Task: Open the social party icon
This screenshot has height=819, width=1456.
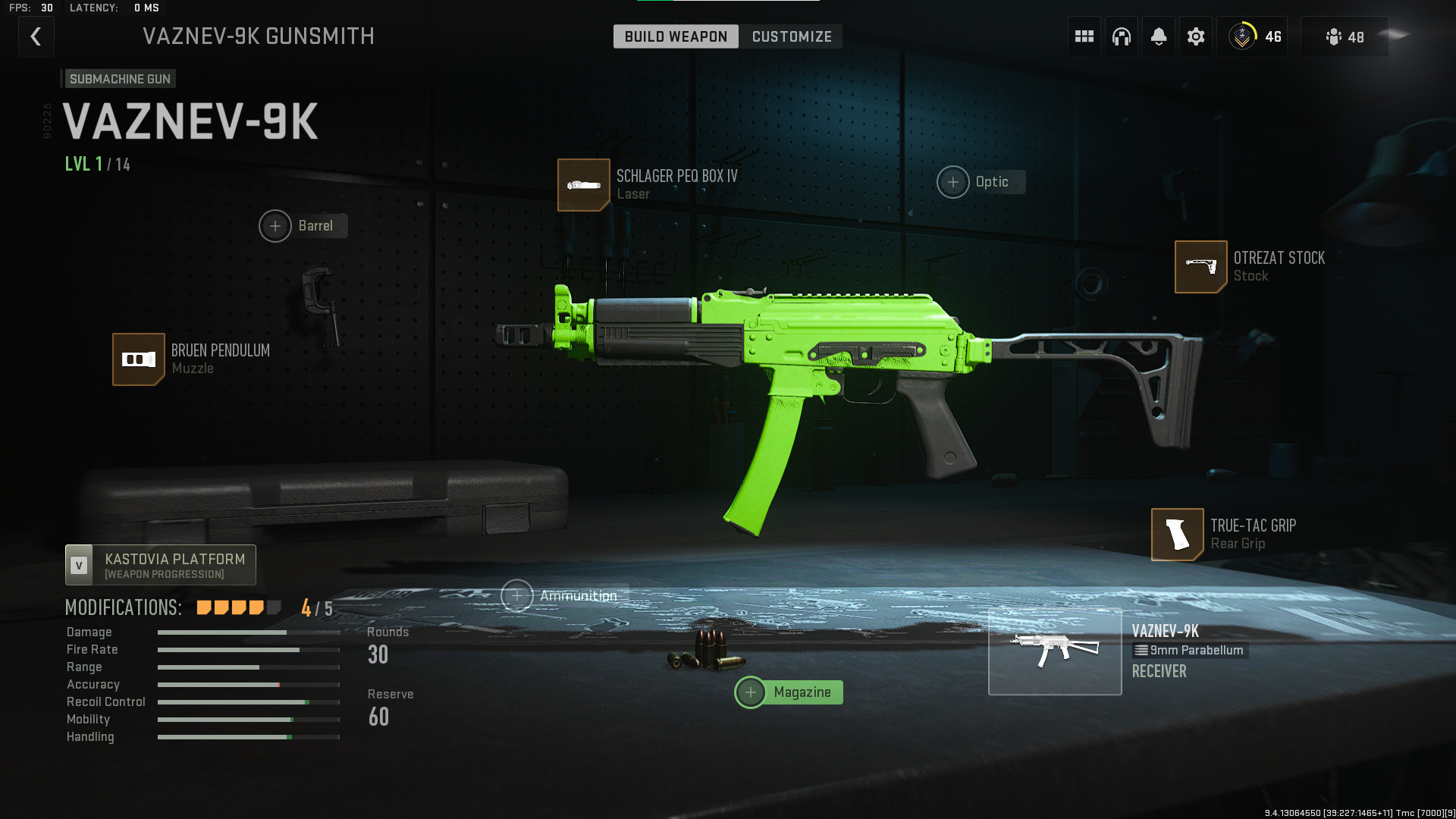Action: pyautogui.click(x=1344, y=36)
